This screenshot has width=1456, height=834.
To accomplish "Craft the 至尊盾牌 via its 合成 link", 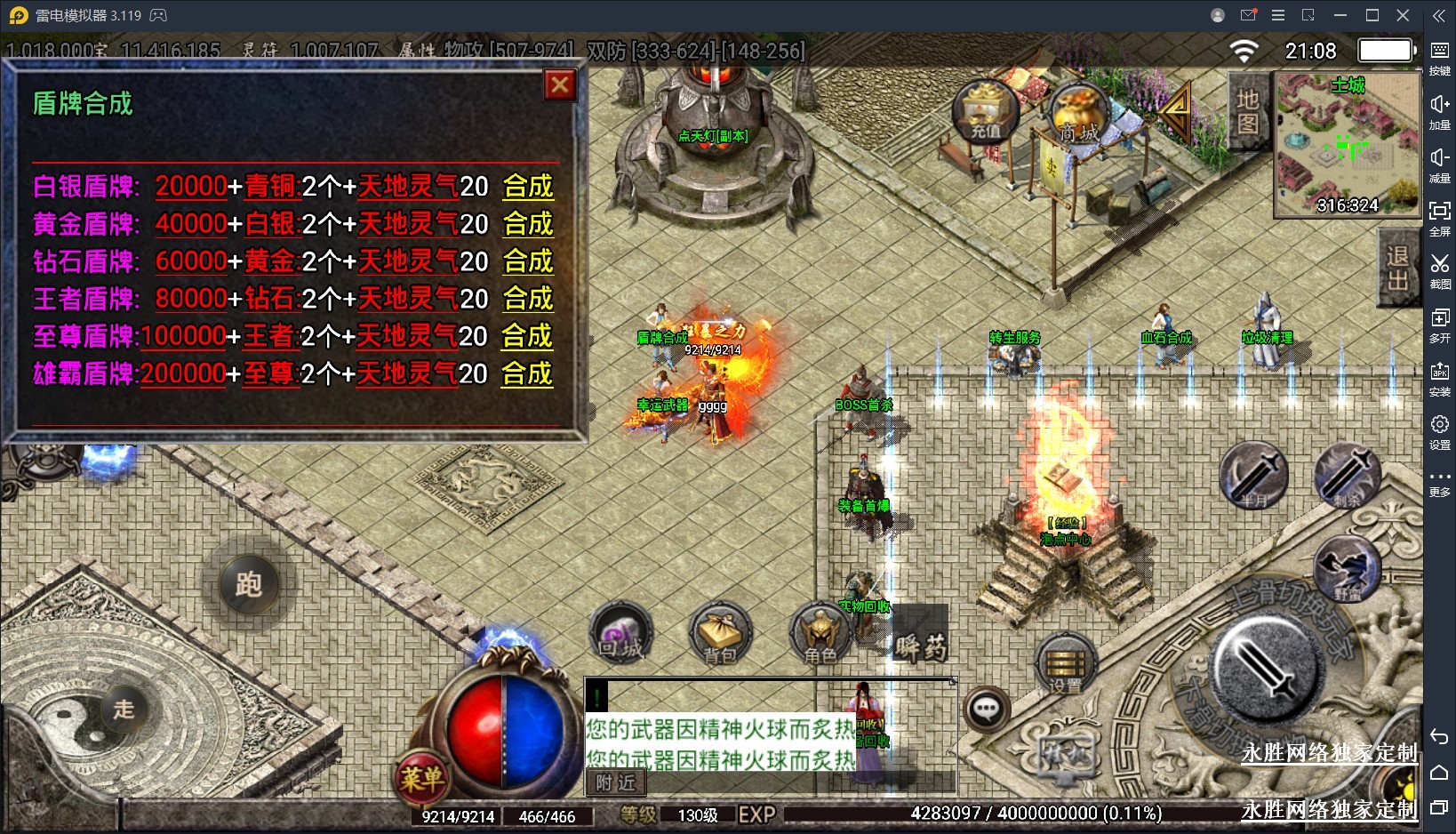I will click(x=527, y=336).
